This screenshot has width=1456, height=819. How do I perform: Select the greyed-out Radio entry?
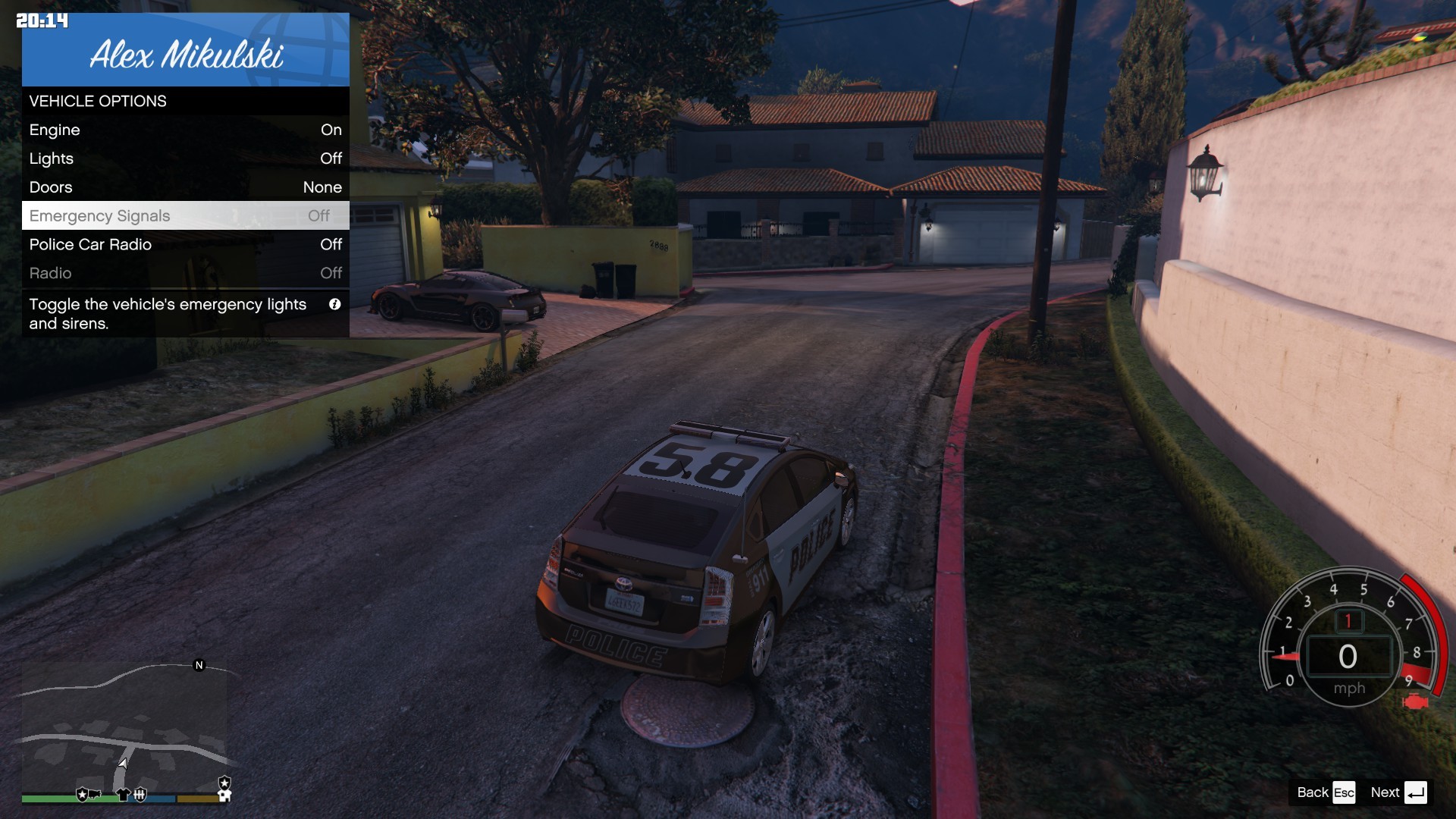[x=185, y=273]
